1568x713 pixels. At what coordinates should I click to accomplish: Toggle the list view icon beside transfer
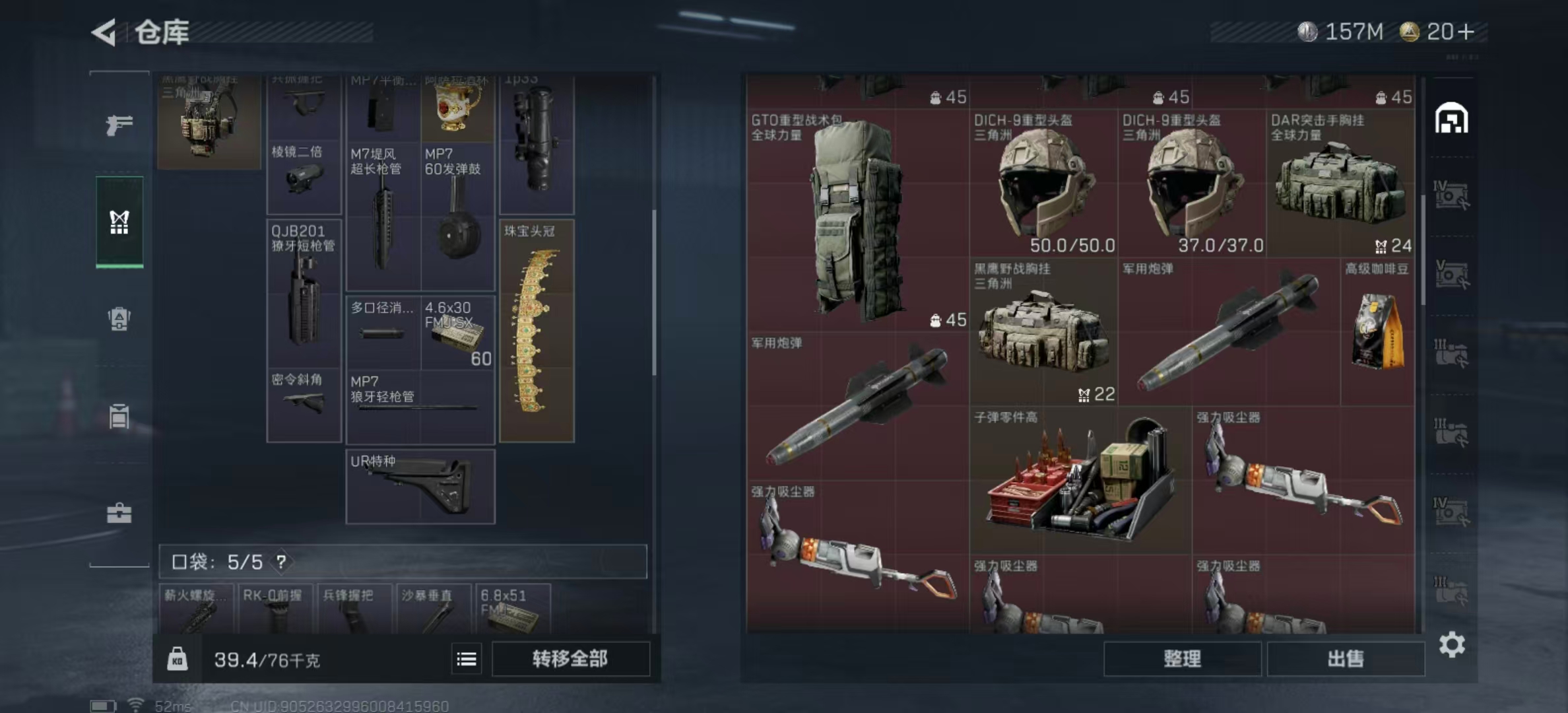[467, 659]
